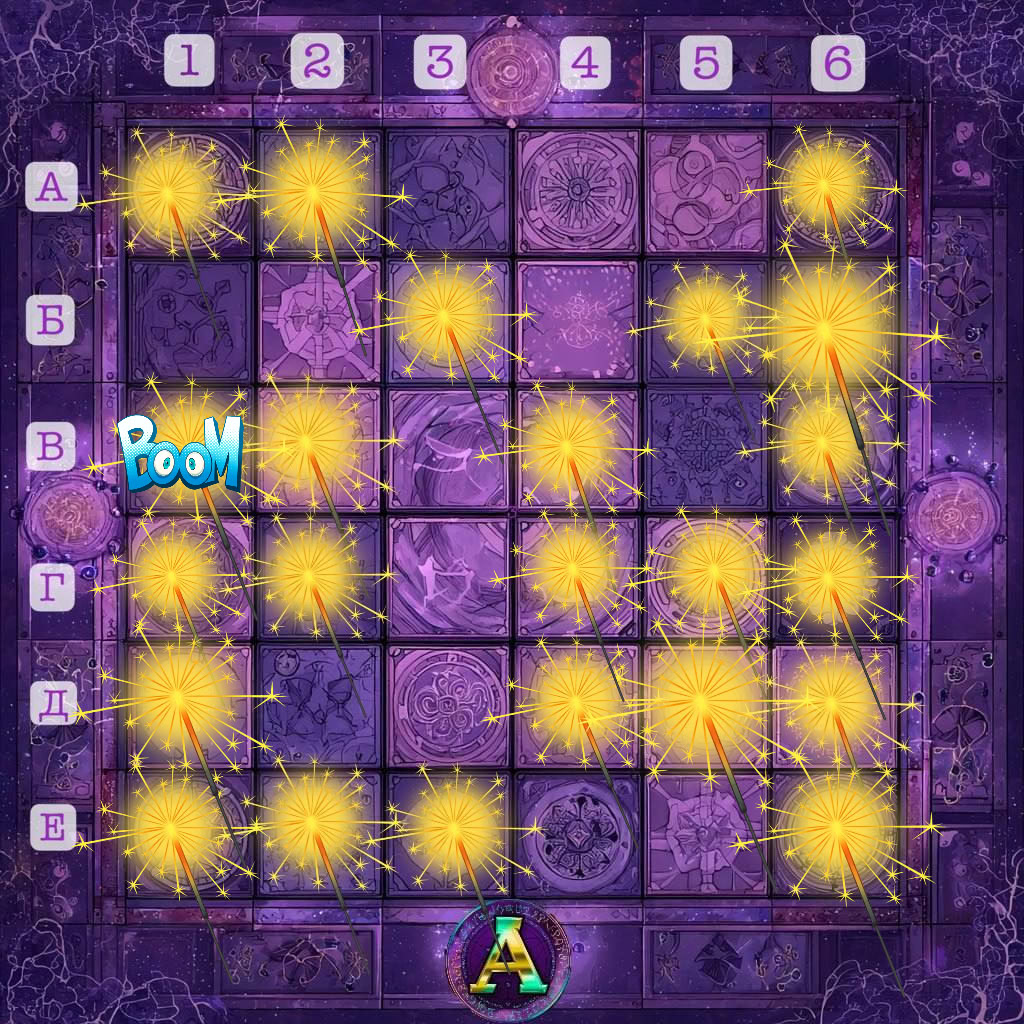Screen dimensions: 1024x1024
Task: Choose the board tile at row А column 4
Action: click(x=577, y=191)
